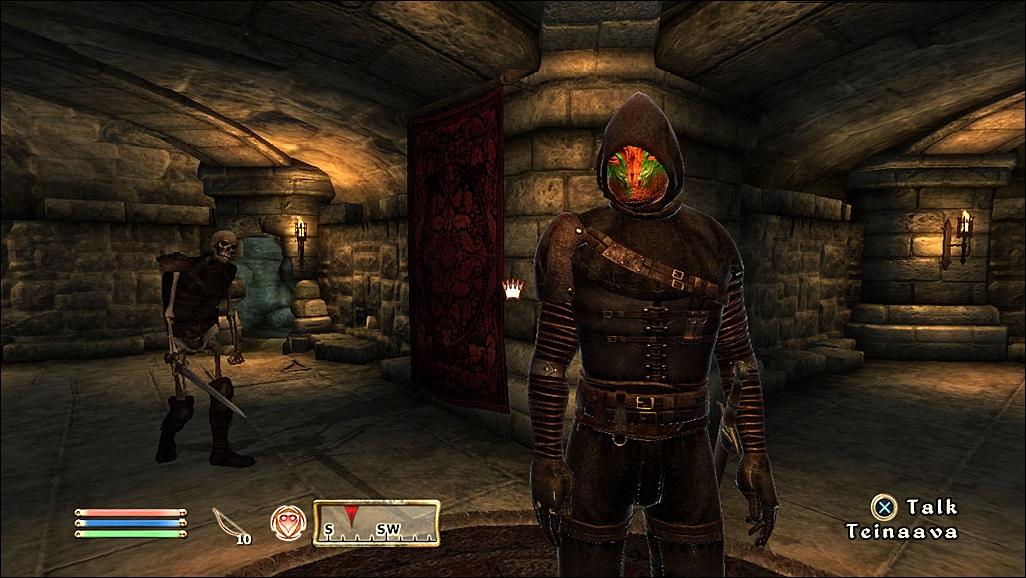Click the equipped bow weapon icon
The height and width of the screenshot is (578, 1026).
pos(225,522)
